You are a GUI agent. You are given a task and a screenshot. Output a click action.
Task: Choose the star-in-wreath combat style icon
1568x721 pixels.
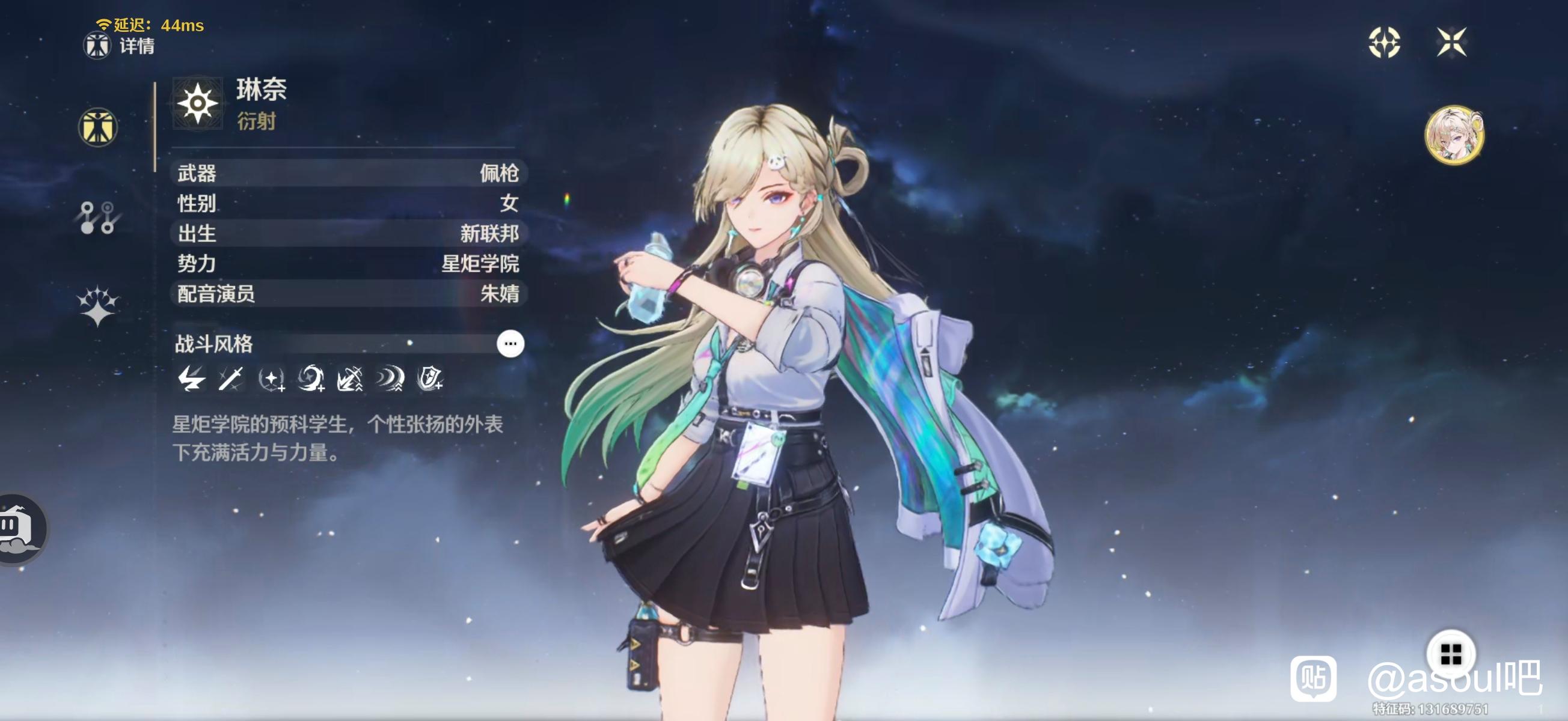coord(272,380)
